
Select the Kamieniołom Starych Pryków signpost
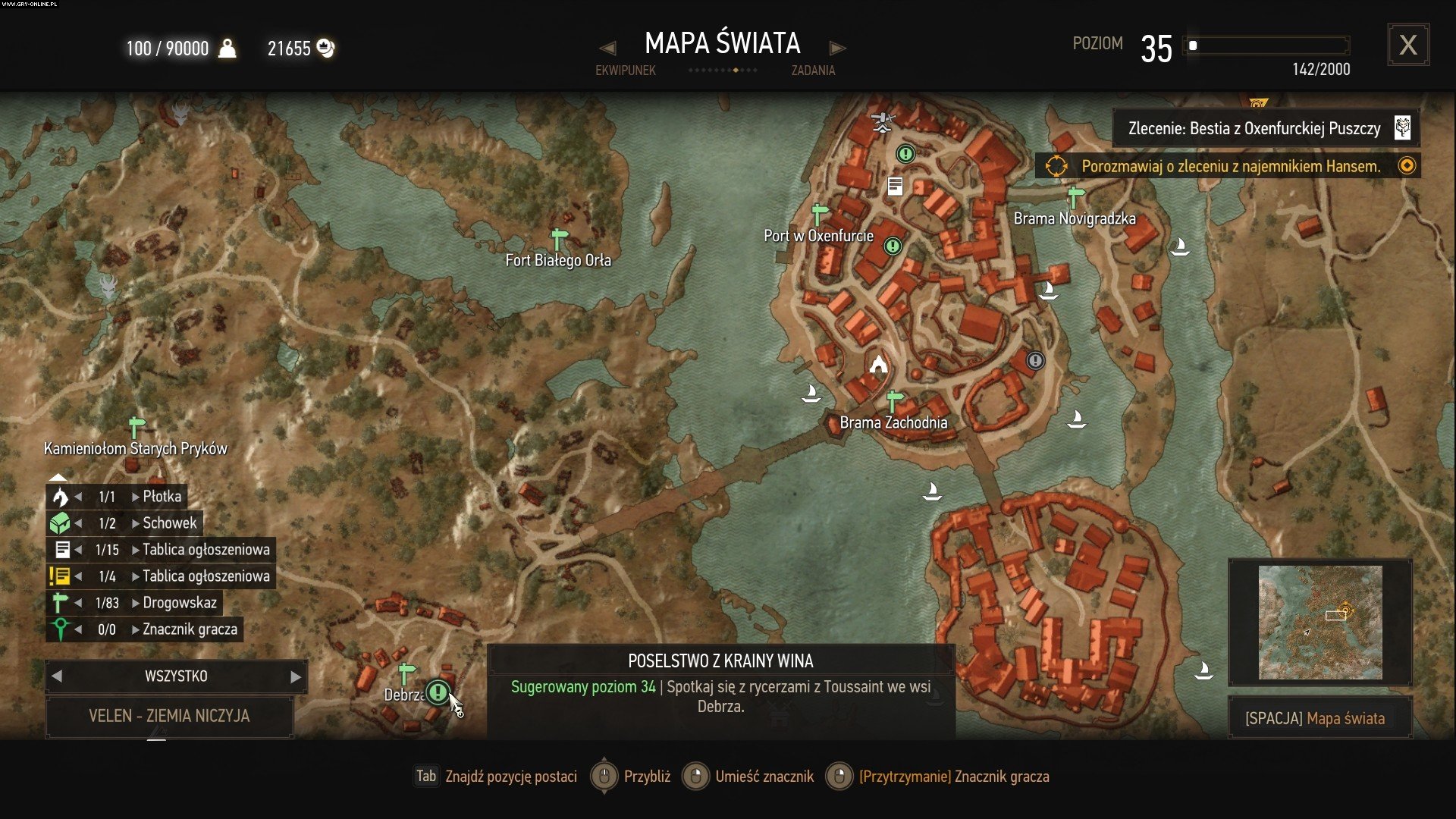136,428
